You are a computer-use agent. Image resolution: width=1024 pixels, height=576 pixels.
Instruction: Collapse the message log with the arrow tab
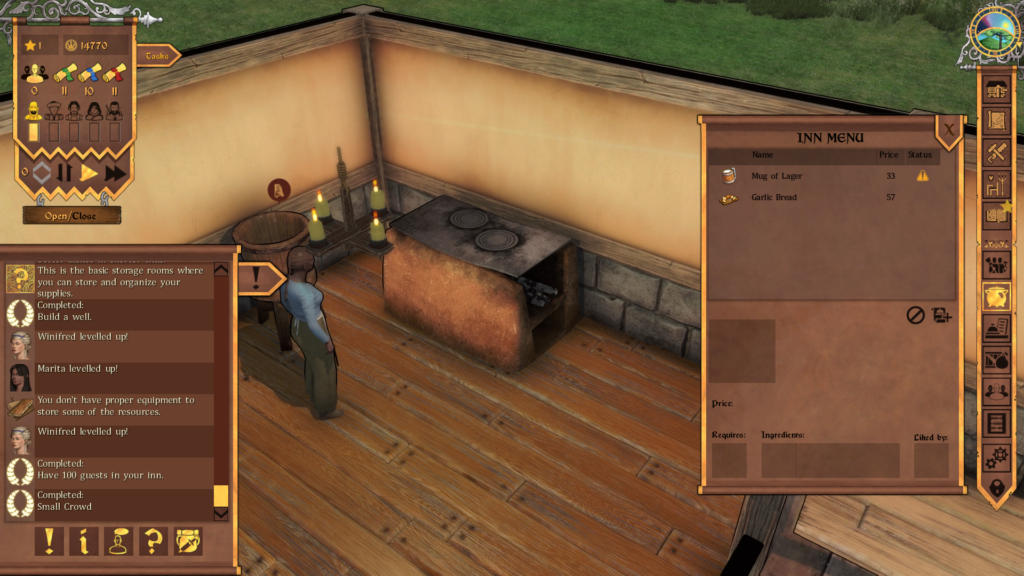260,278
